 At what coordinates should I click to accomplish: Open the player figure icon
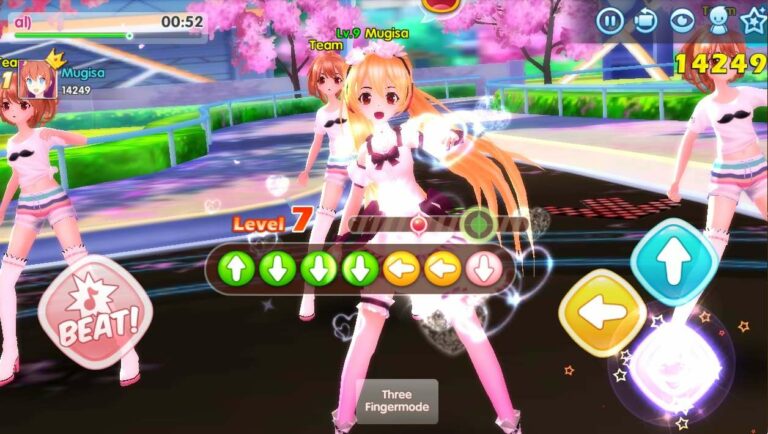tap(717, 20)
